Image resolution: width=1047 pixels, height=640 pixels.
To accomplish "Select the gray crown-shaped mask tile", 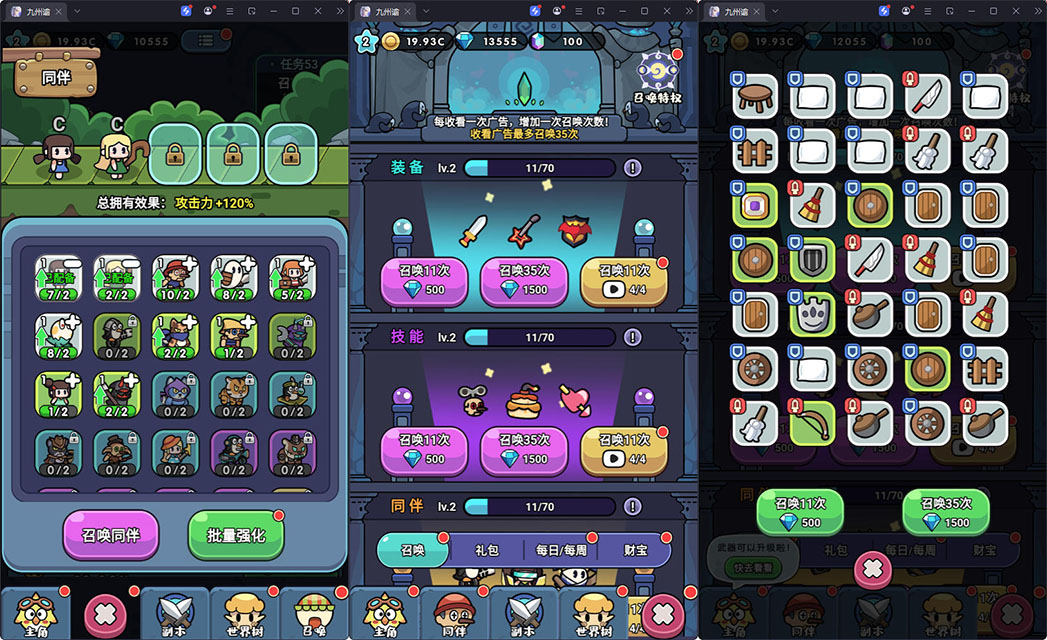I will [813, 314].
